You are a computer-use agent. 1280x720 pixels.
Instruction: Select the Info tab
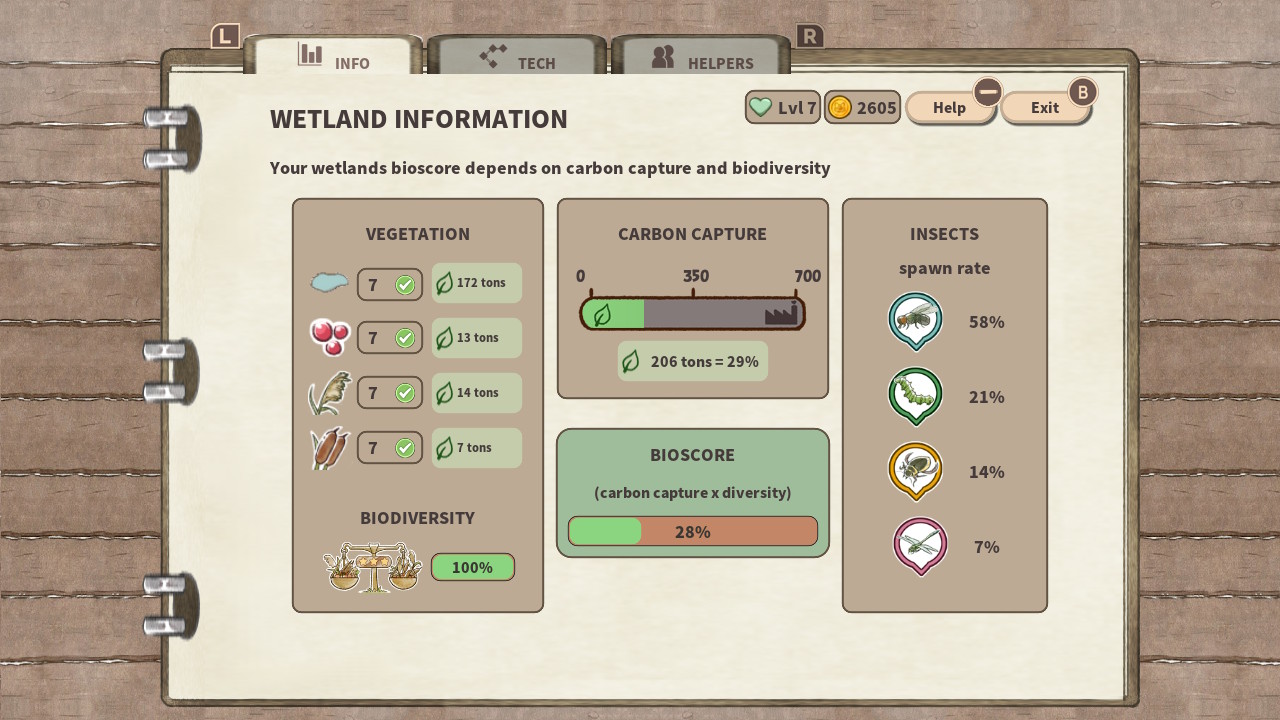[333, 59]
